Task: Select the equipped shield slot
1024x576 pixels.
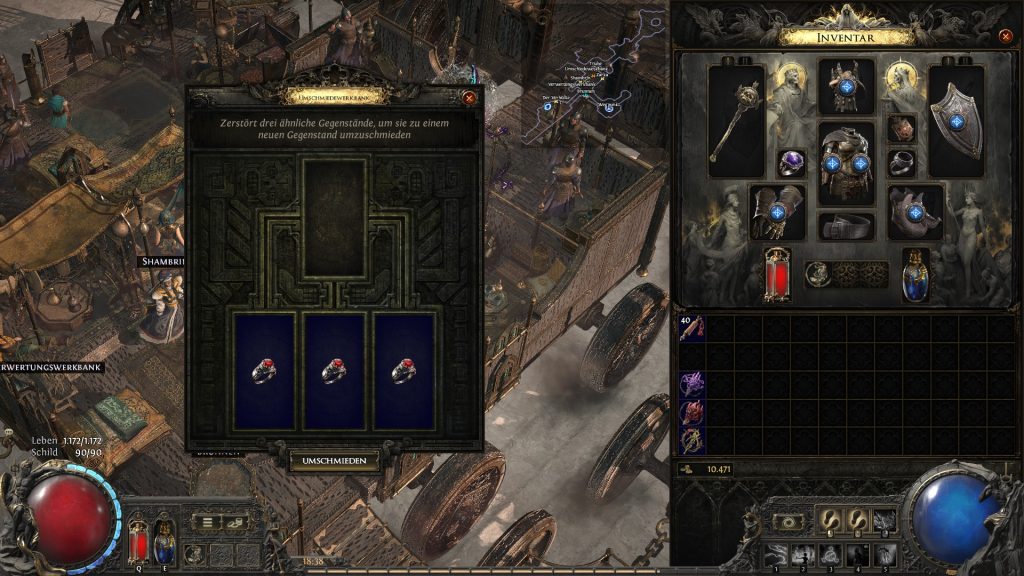Action: [957, 121]
